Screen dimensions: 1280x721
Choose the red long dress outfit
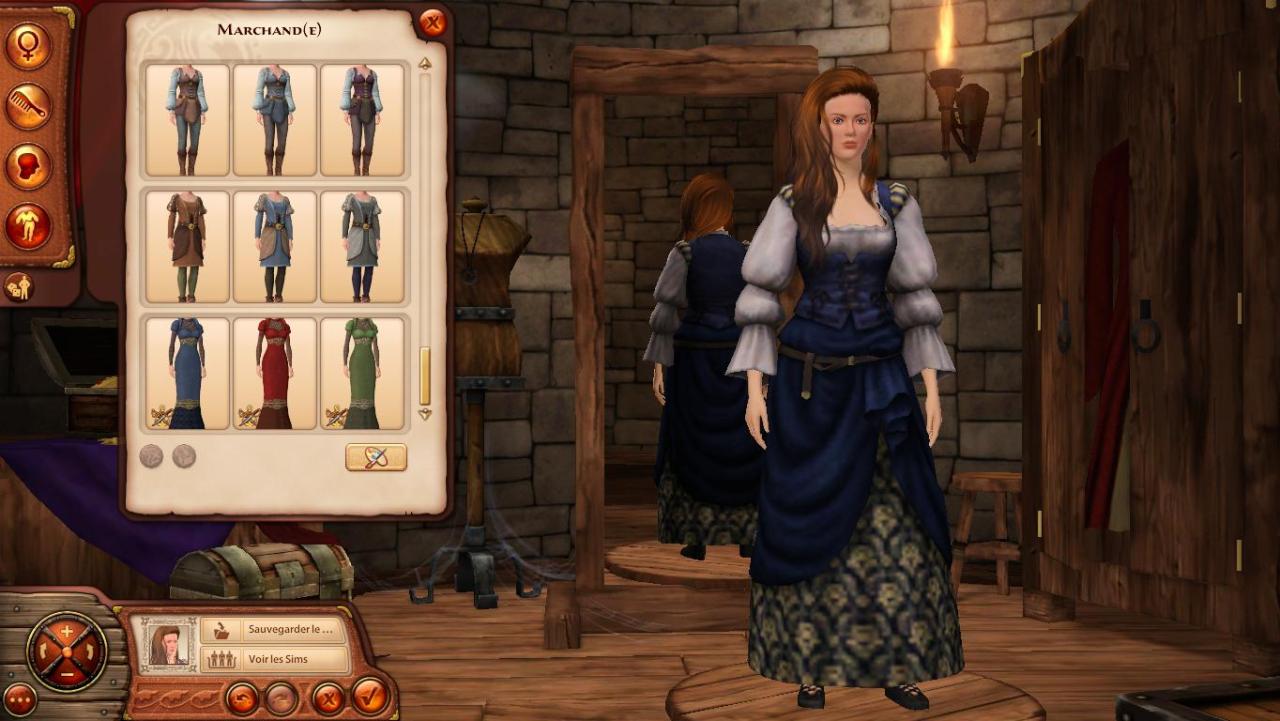(x=274, y=373)
